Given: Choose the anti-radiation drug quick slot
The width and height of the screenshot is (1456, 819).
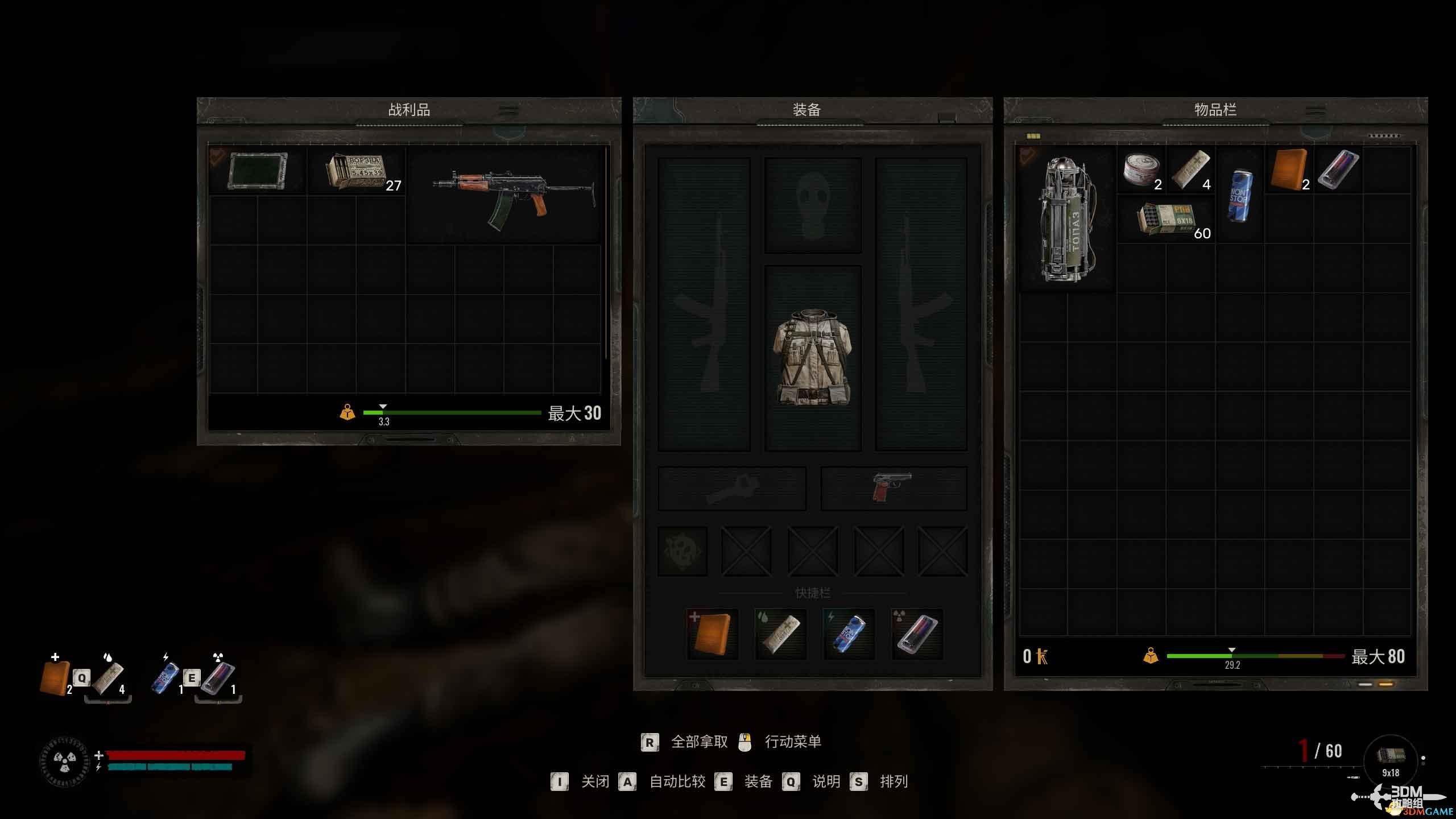Looking at the screenshot, I should pyautogui.click(x=917, y=634).
